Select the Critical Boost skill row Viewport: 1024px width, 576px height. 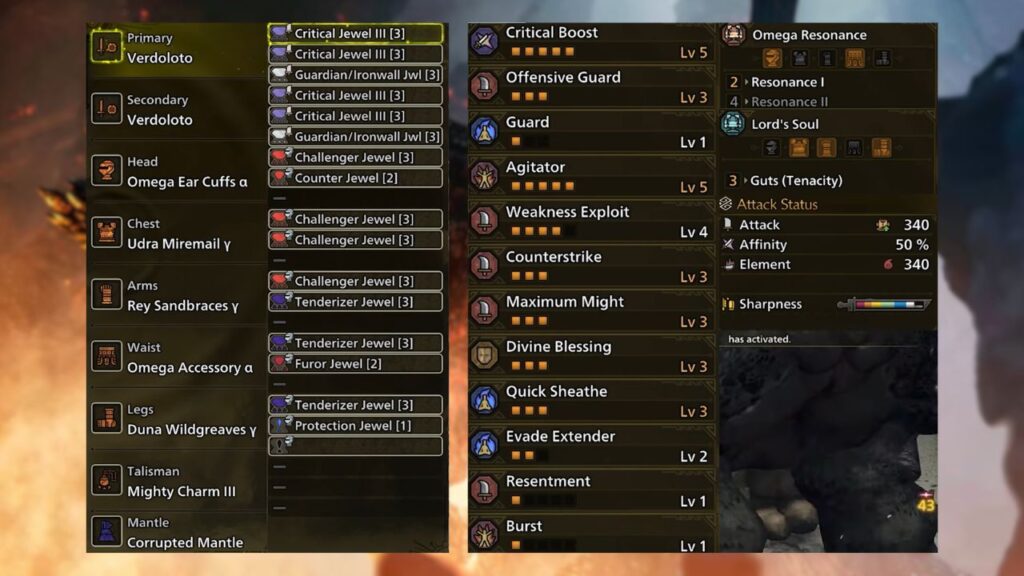click(x=592, y=43)
